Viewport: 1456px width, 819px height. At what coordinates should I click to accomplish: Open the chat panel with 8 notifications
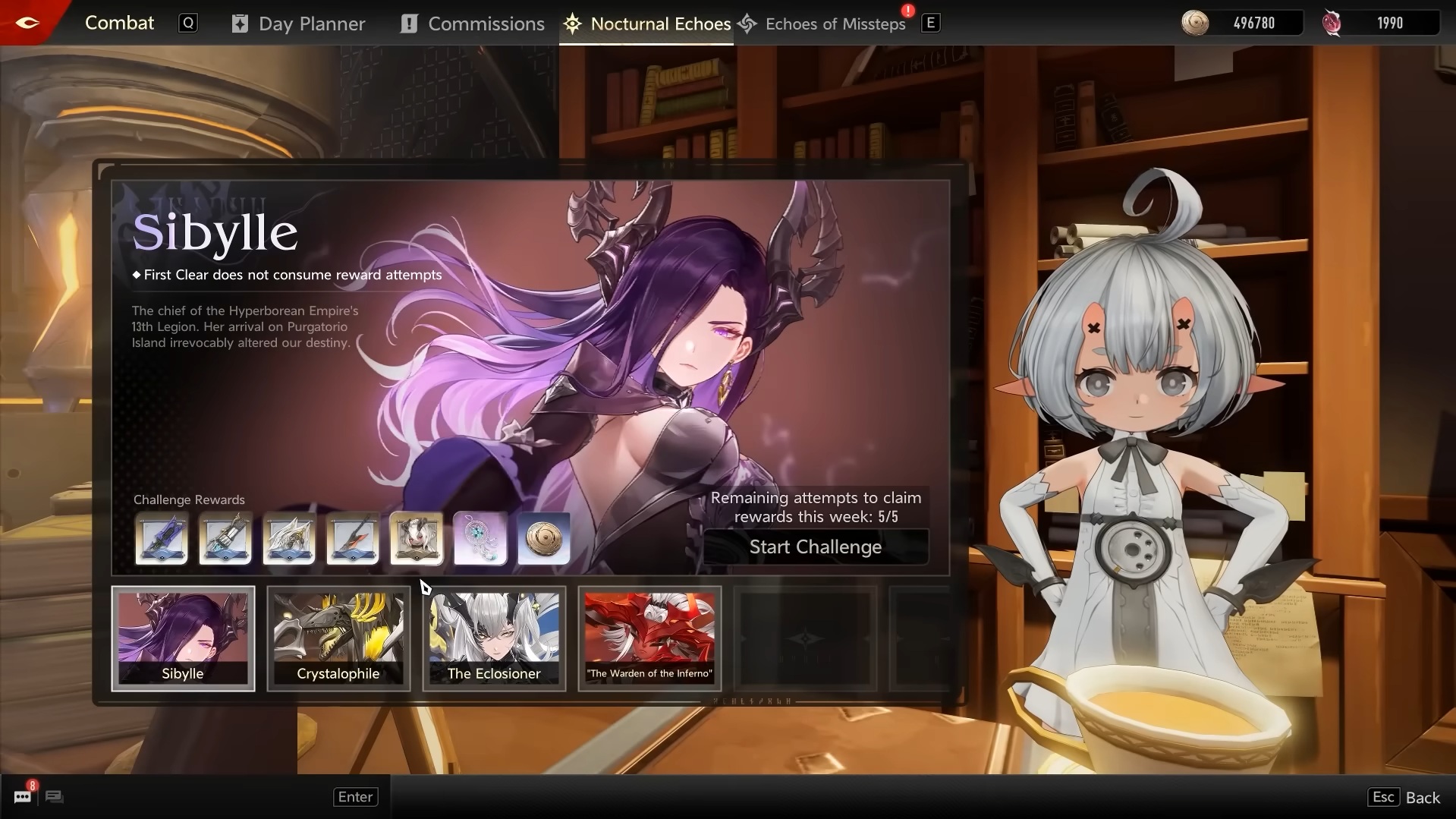point(22,796)
